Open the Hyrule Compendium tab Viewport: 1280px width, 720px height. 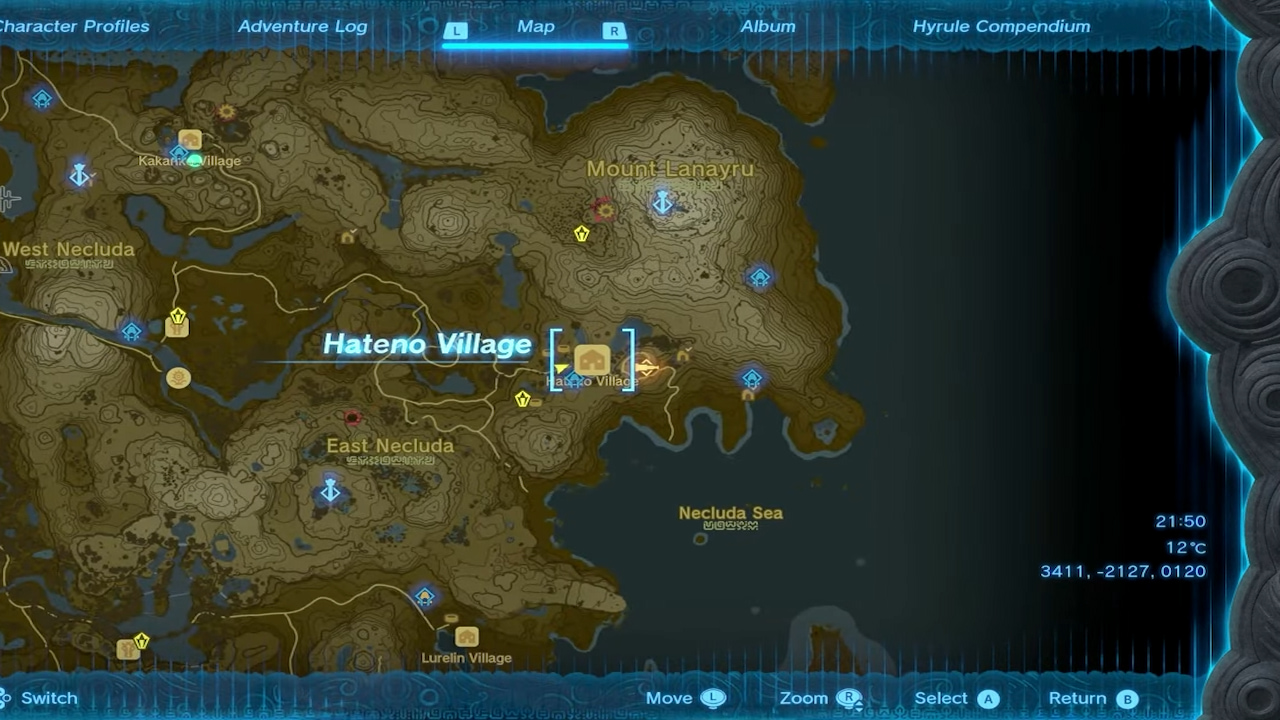pyautogui.click(x=1002, y=26)
